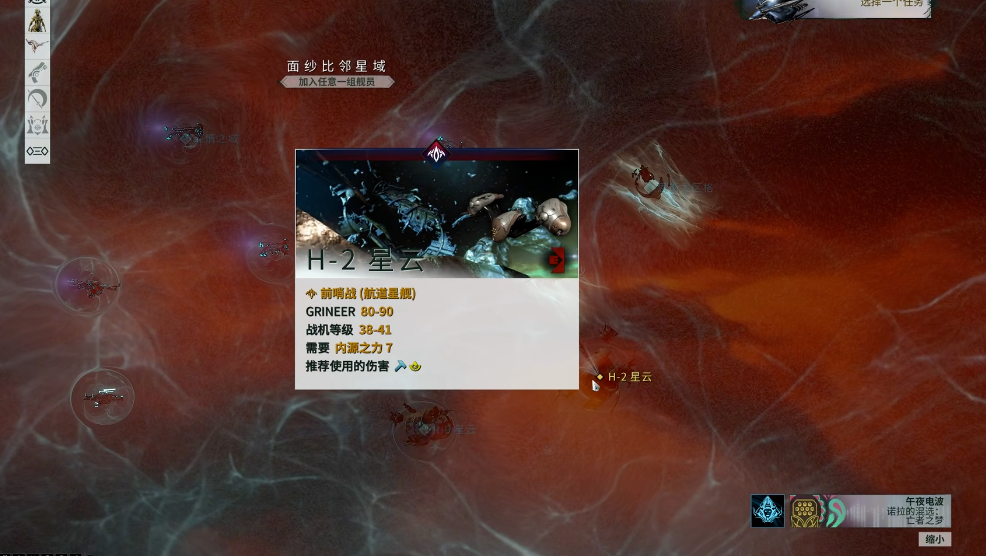Screen dimensions: 986x556
Task: Click the diamond-and-bars icon at sidebar bottom
Action: point(37,151)
